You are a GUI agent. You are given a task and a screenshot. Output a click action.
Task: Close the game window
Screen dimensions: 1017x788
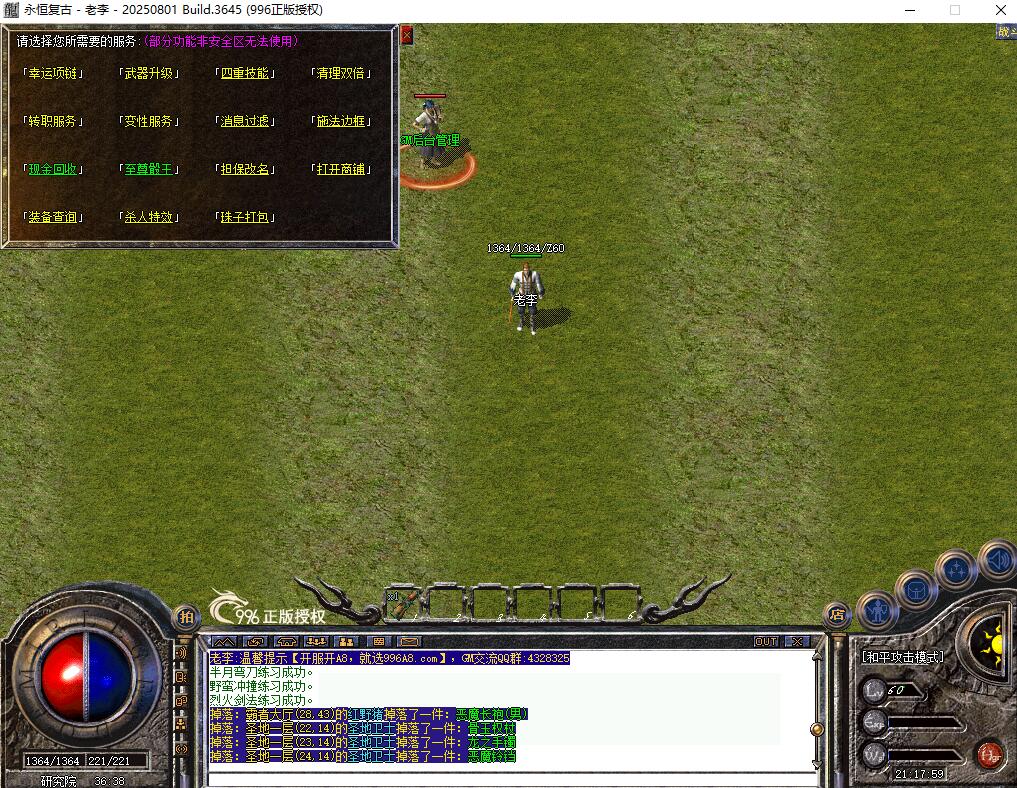(1000, 10)
